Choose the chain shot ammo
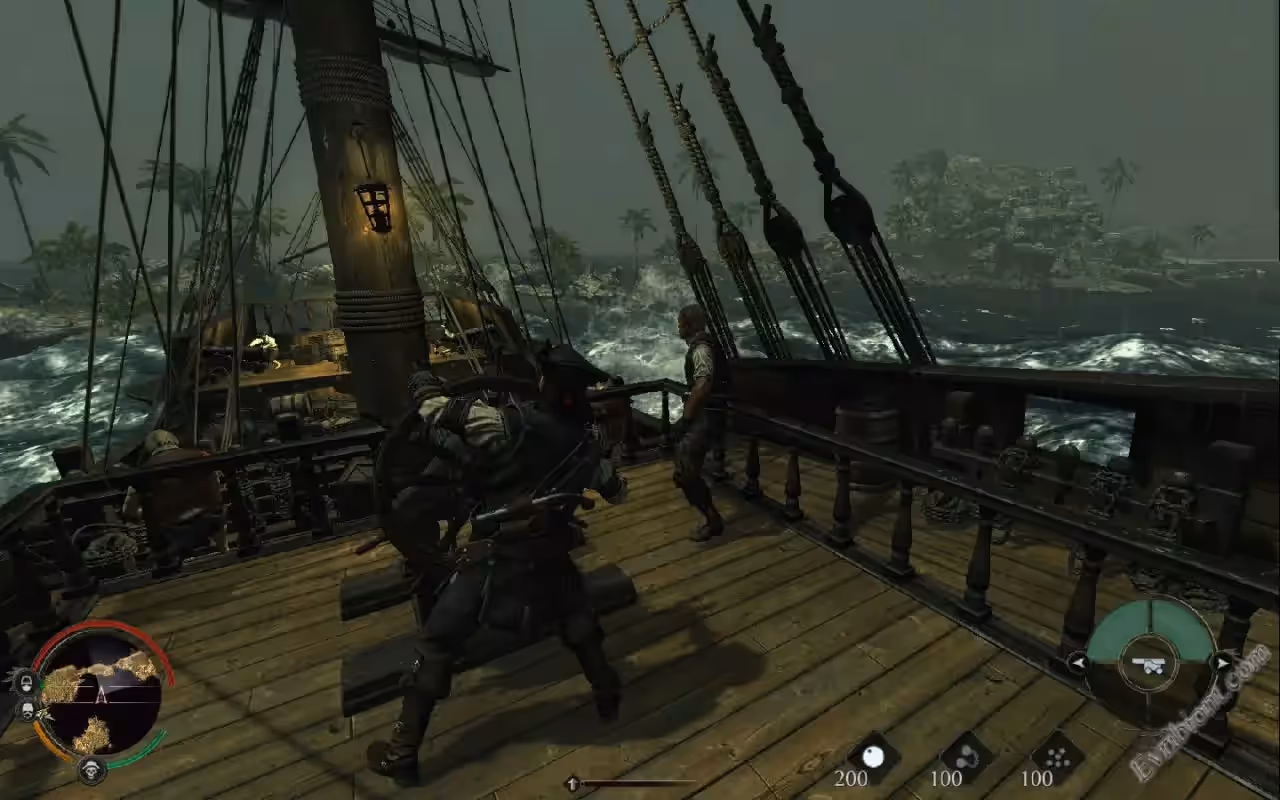Viewport: 1280px width, 800px height. click(966, 757)
